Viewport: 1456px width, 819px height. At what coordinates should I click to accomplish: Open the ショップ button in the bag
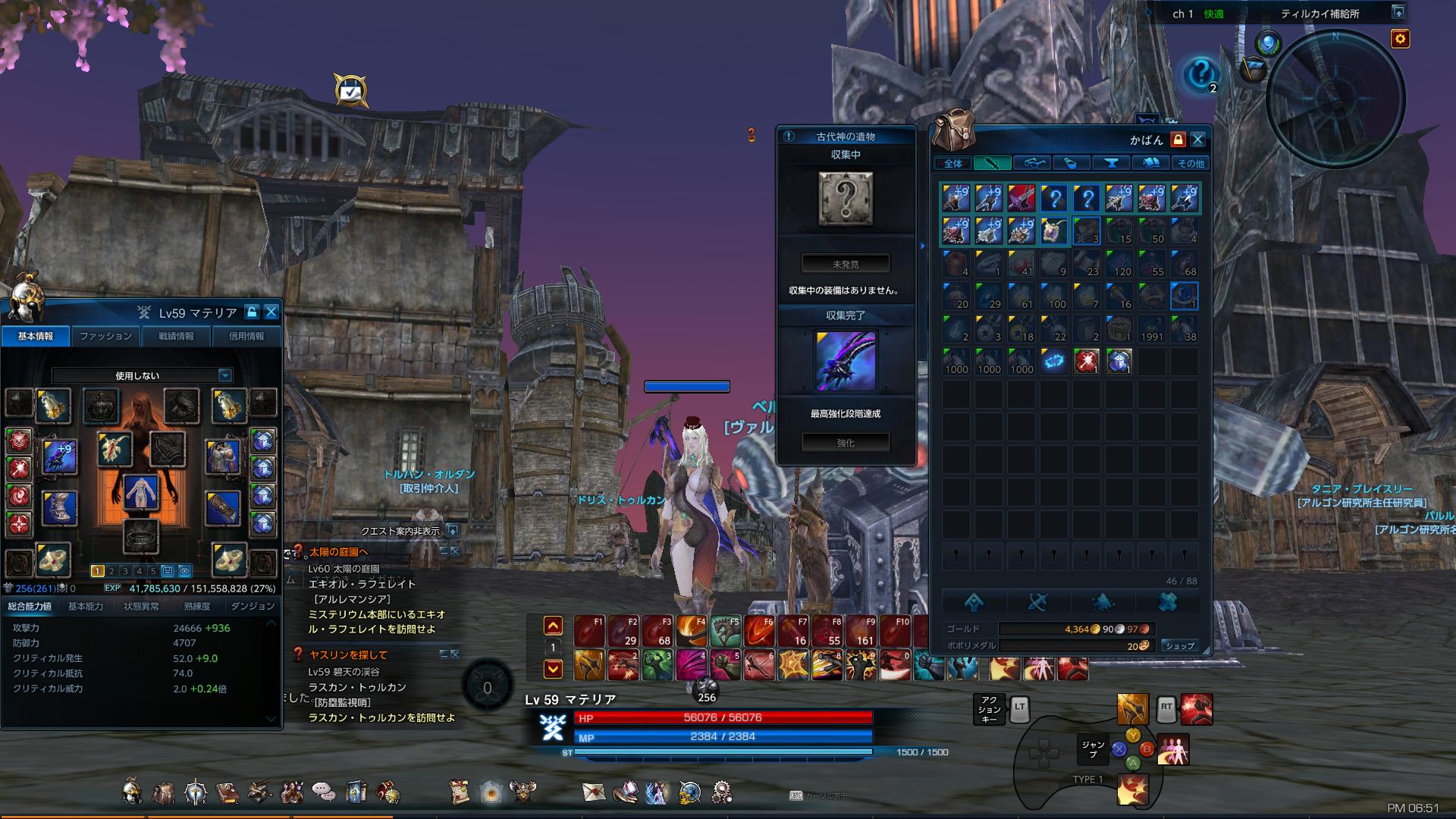(1179, 645)
